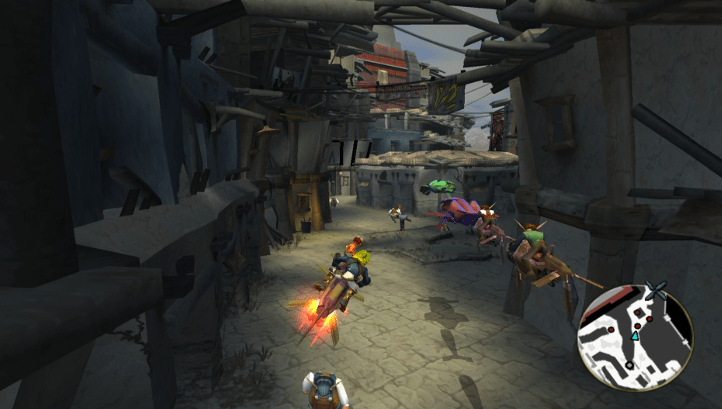The width and height of the screenshot is (722, 409).
Task: Open the circular city minimap
Action: click(636, 336)
